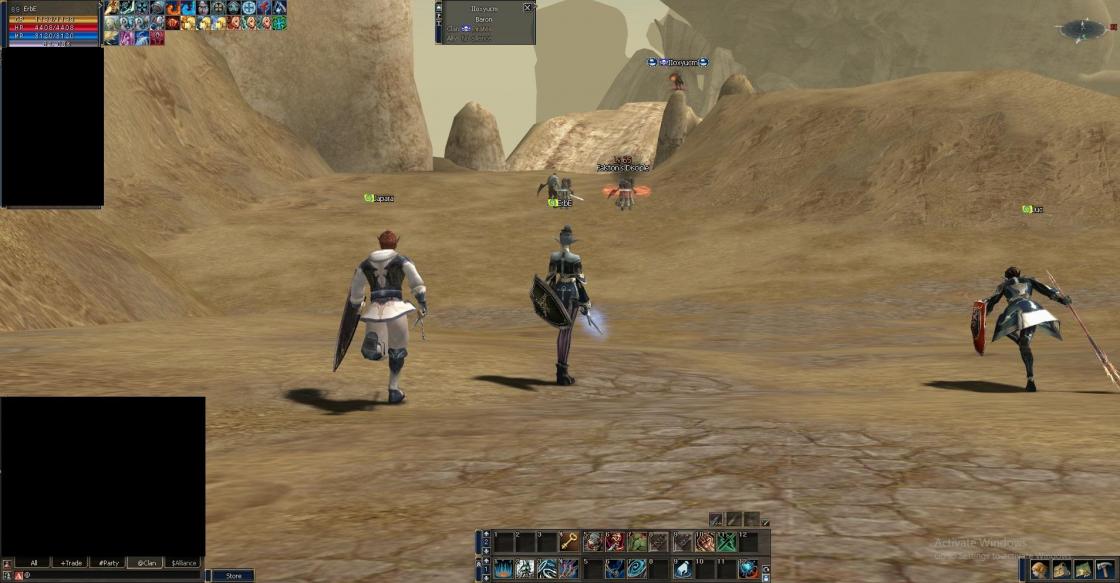Image resolution: width=1120 pixels, height=583 pixels.
Task: Click the hammer icon in the menu bar
Action: pyautogui.click(x=1105, y=569)
